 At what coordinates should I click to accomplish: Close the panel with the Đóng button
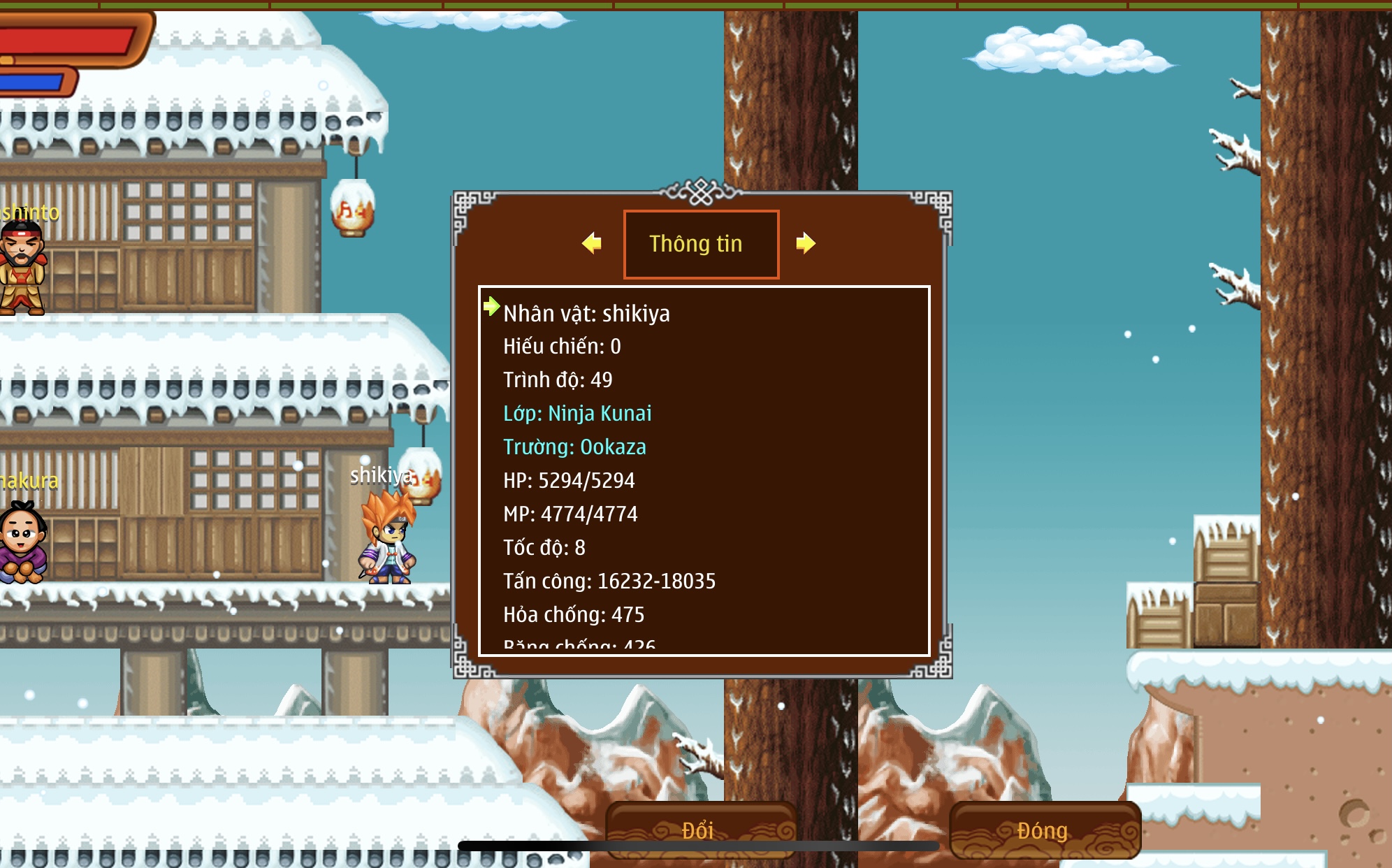click(1043, 830)
